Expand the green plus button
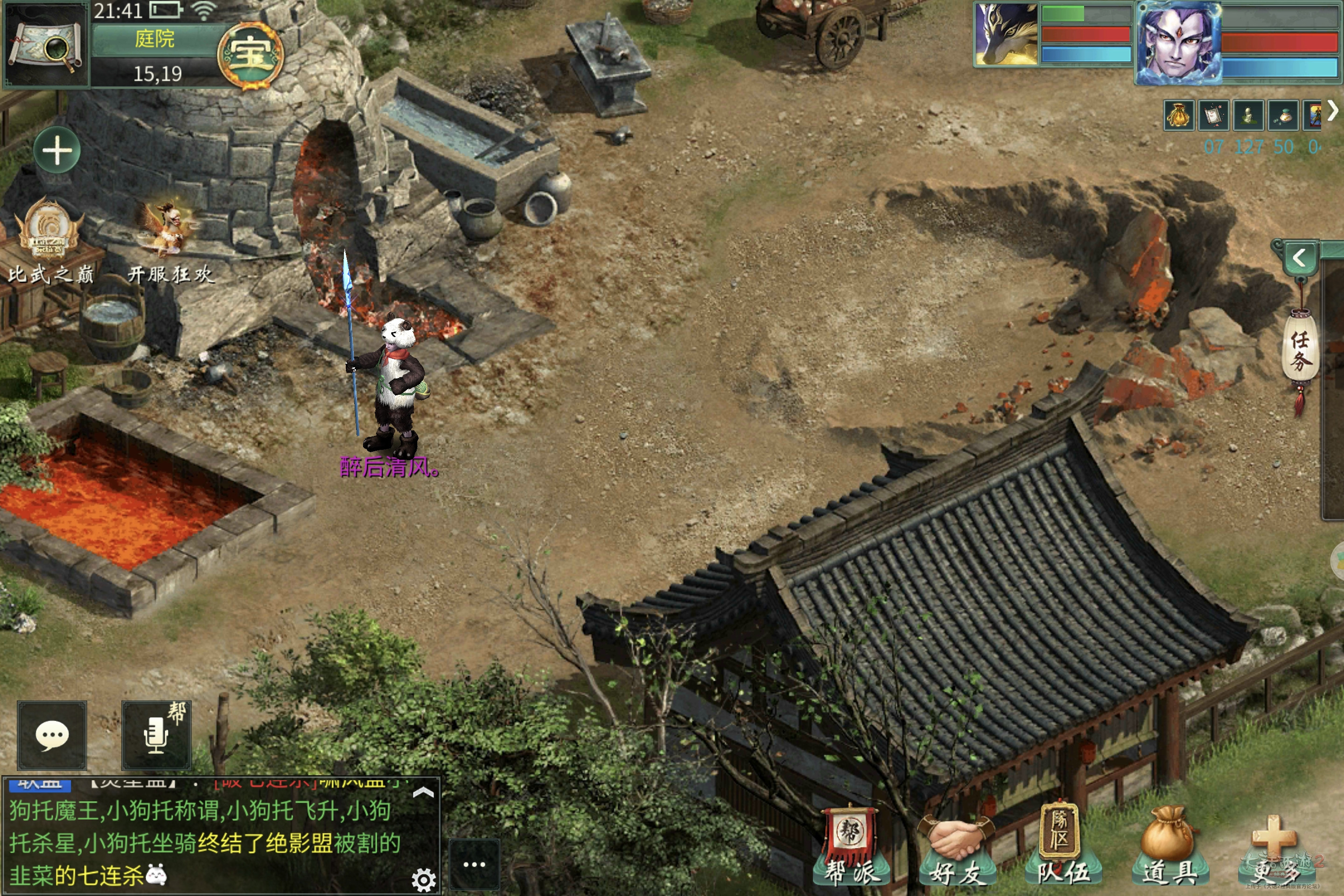 click(56, 150)
